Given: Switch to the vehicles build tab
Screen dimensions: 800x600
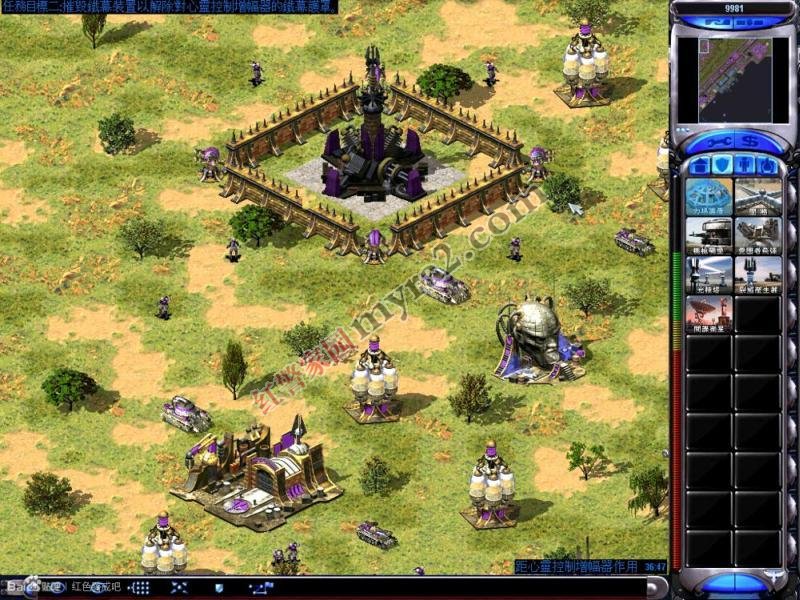Looking at the screenshot, I should pyautogui.click(x=767, y=165).
